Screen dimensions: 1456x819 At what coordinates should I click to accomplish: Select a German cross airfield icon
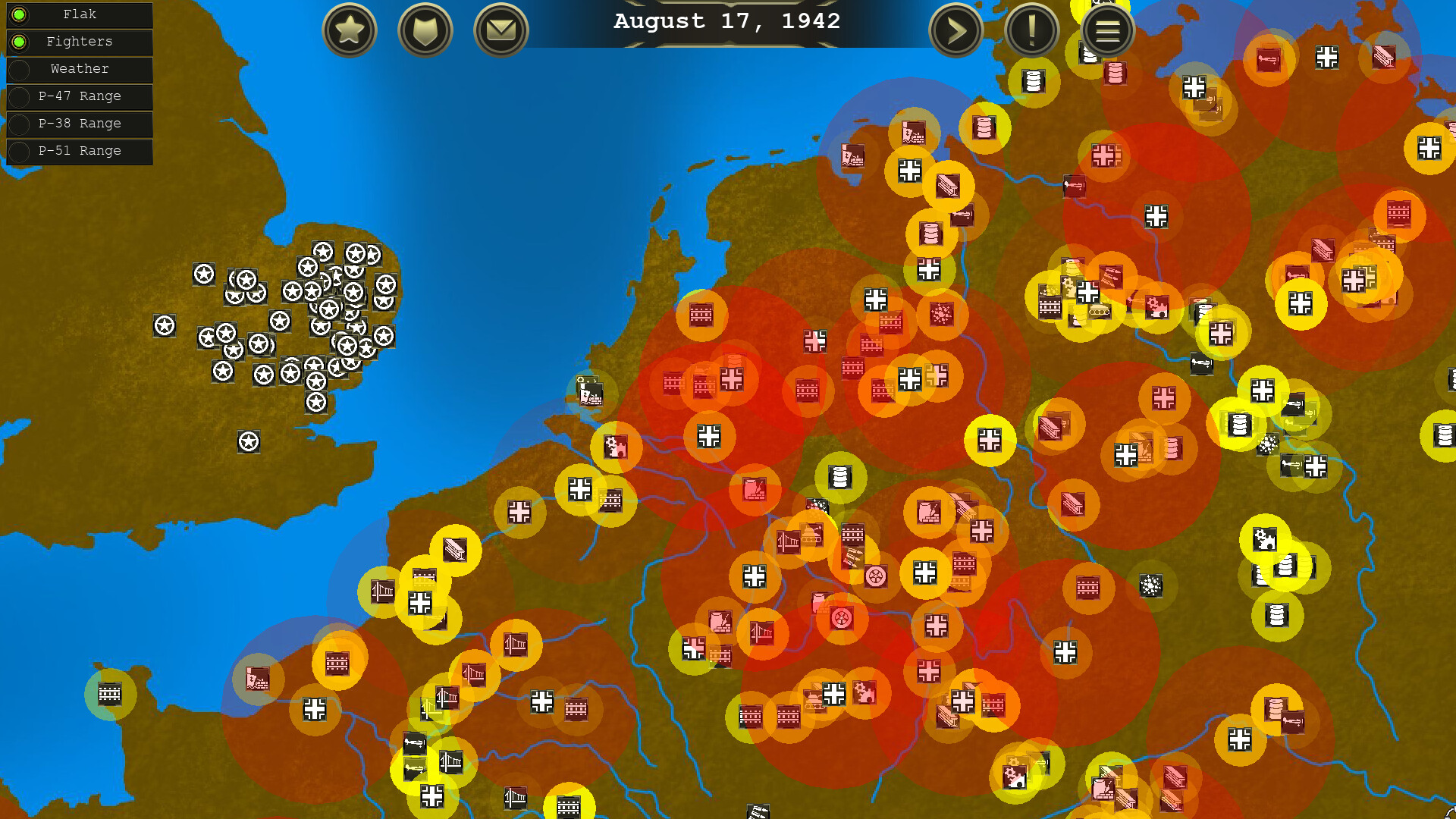tap(925, 574)
